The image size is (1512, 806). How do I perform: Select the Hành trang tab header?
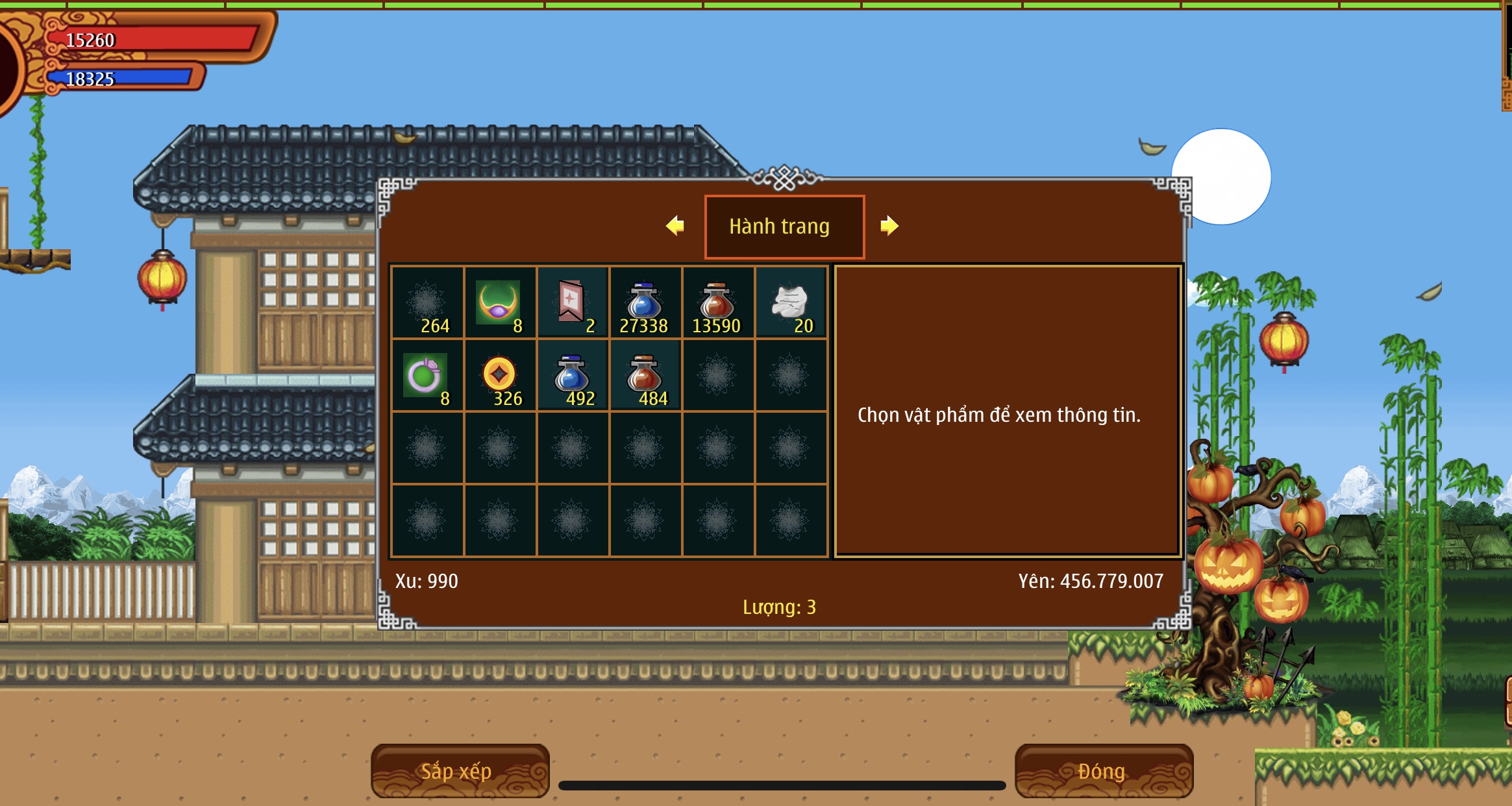784,226
